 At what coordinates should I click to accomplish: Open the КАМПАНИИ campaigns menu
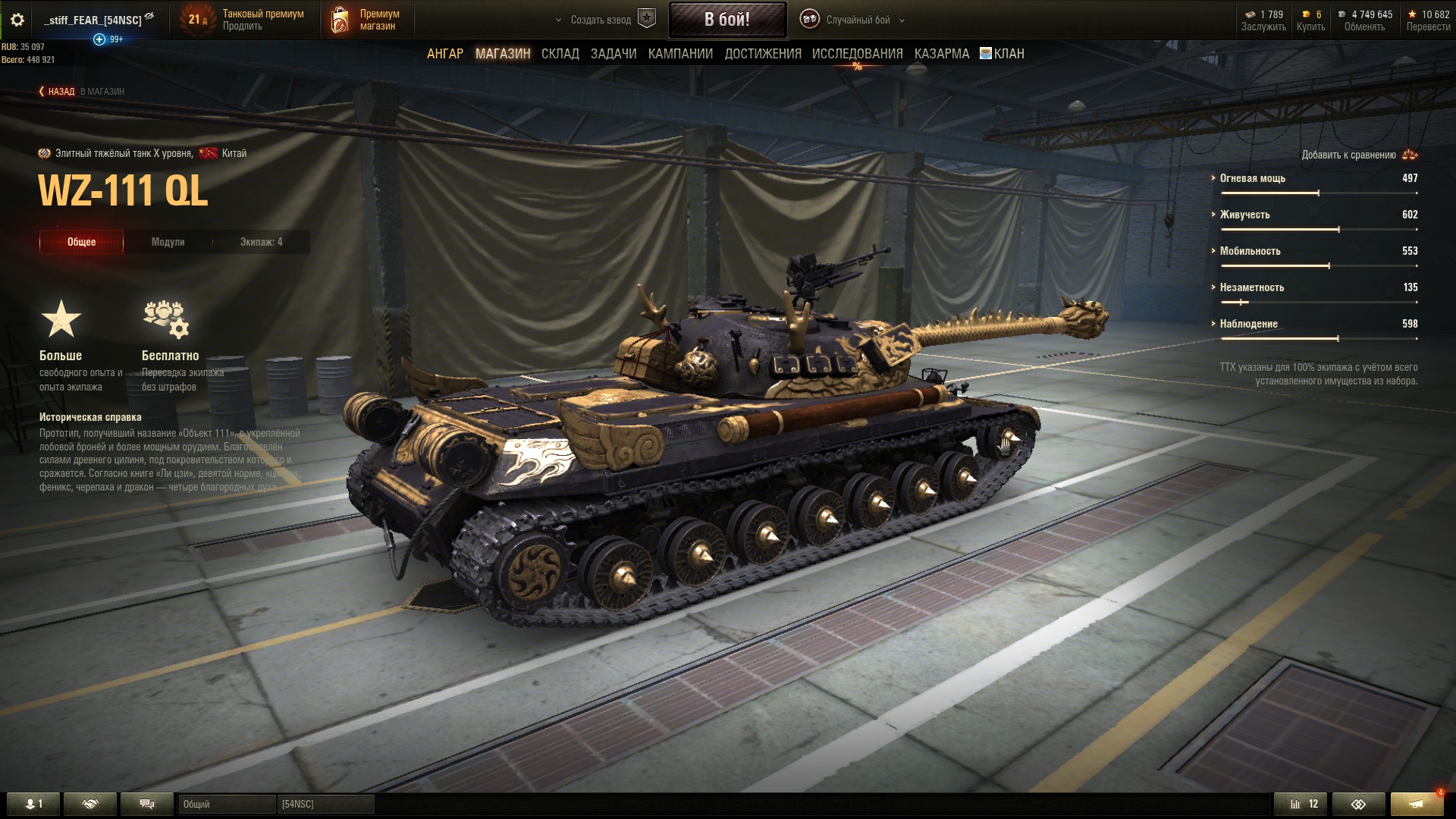pos(680,54)
